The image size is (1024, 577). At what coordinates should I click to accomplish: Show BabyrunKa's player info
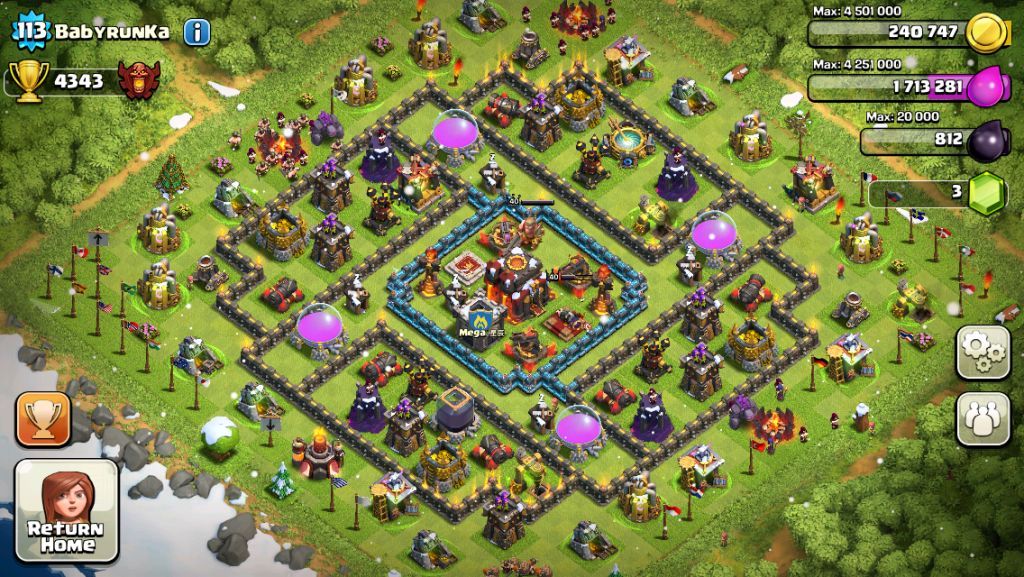click(x=197, y=31)
